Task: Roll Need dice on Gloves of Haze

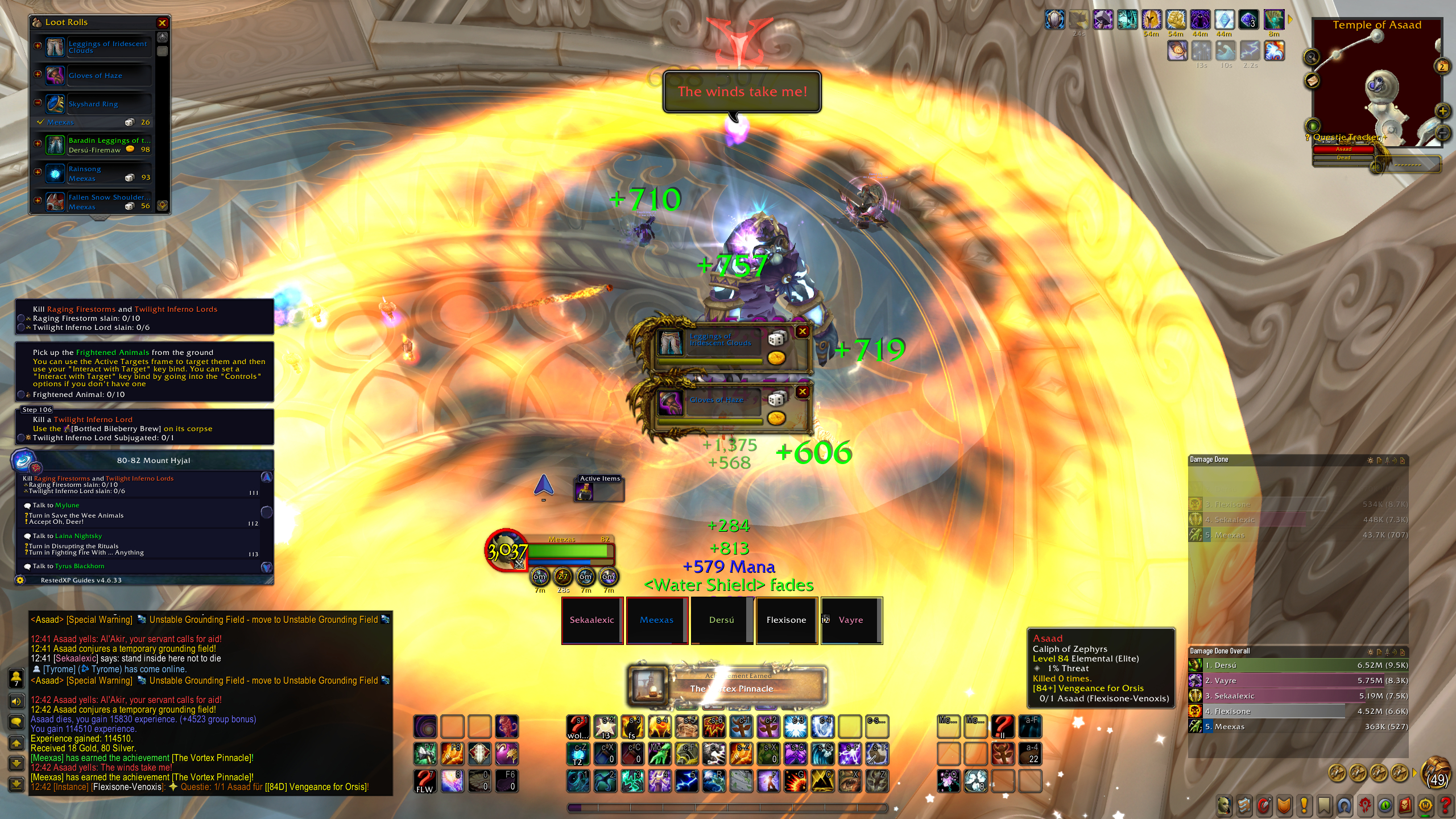Action: 776,399
